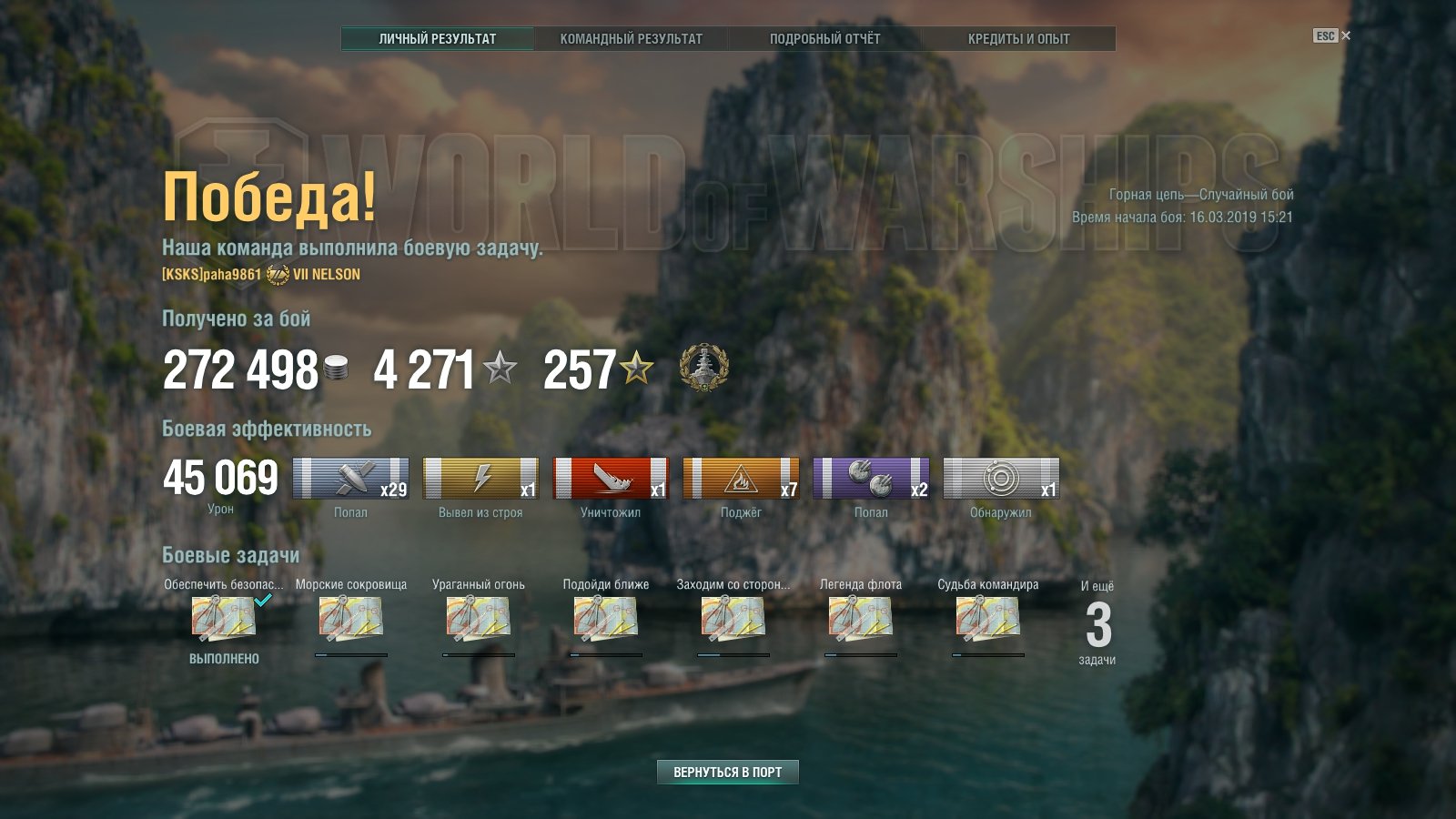Choose the Поджёг fire ribbon
This screenshot has height=819, width=1456.
tap(741, 479)
